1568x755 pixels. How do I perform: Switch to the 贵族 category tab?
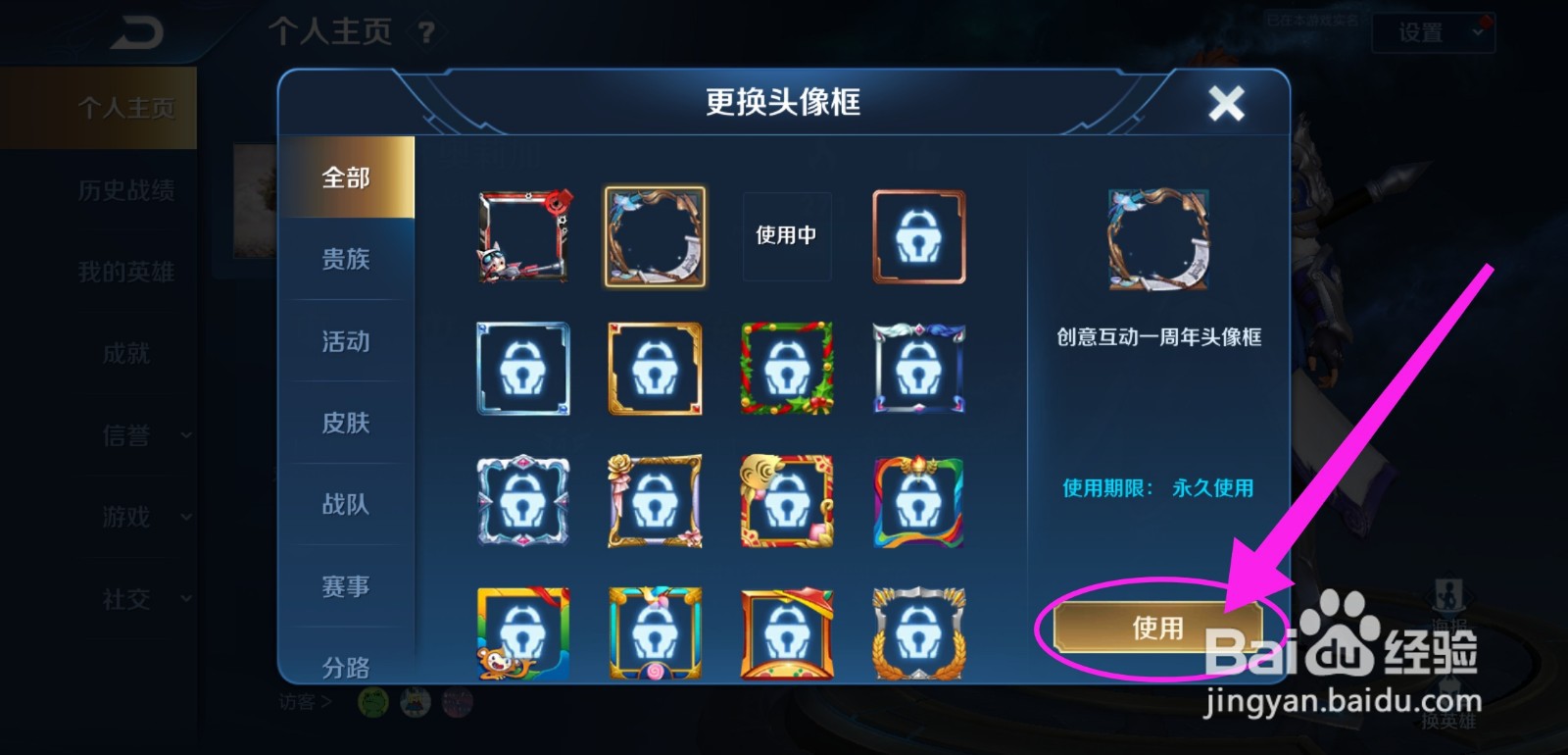[345, 260]
